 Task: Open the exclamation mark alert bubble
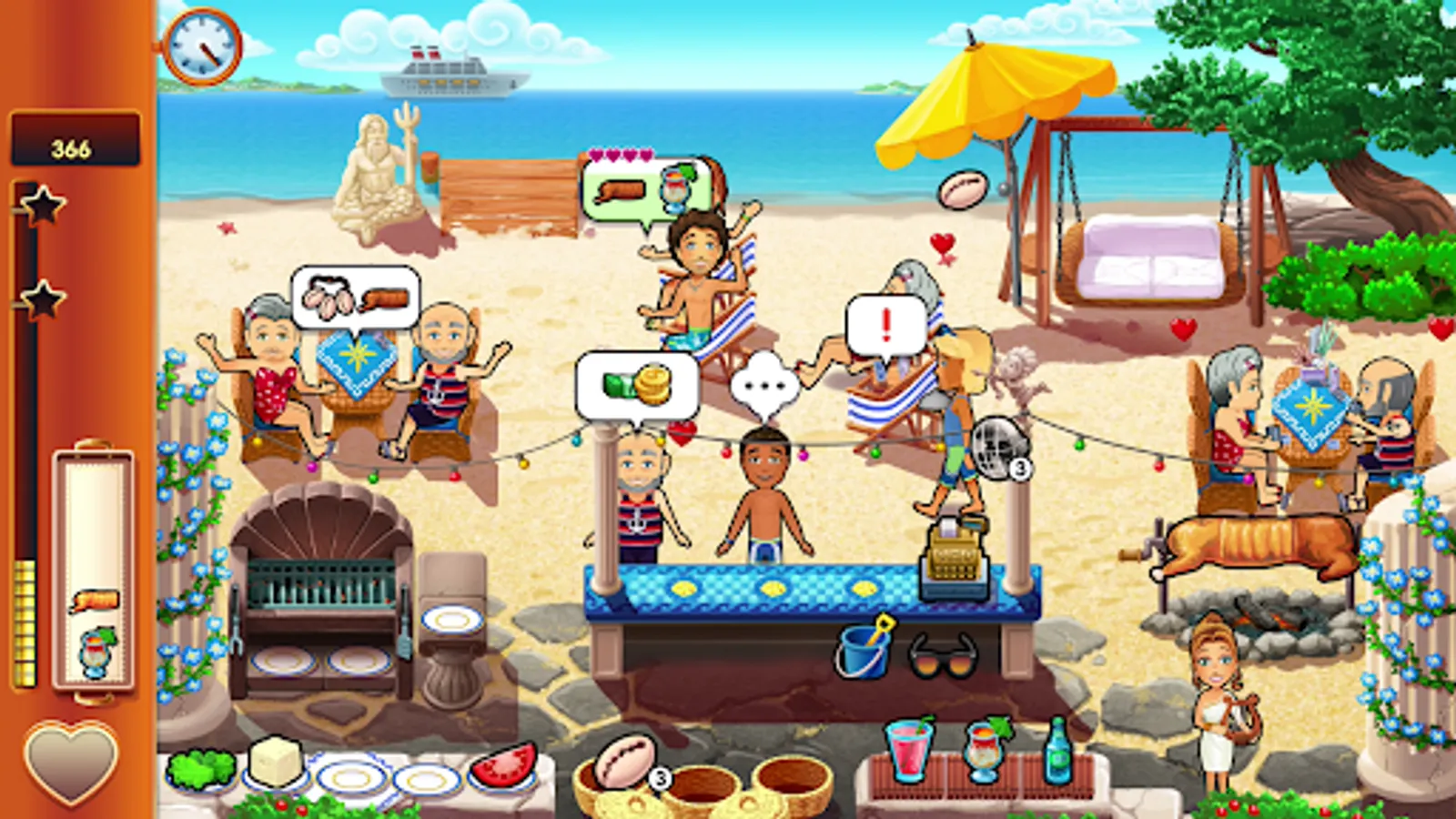coord(879,323)
